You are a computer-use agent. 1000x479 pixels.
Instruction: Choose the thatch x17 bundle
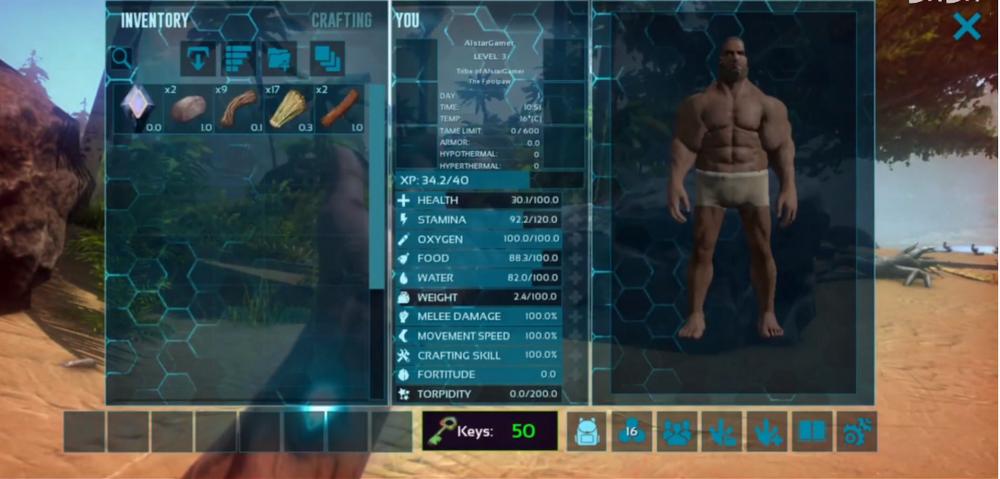pyautogui.click(x=288, y=108)
